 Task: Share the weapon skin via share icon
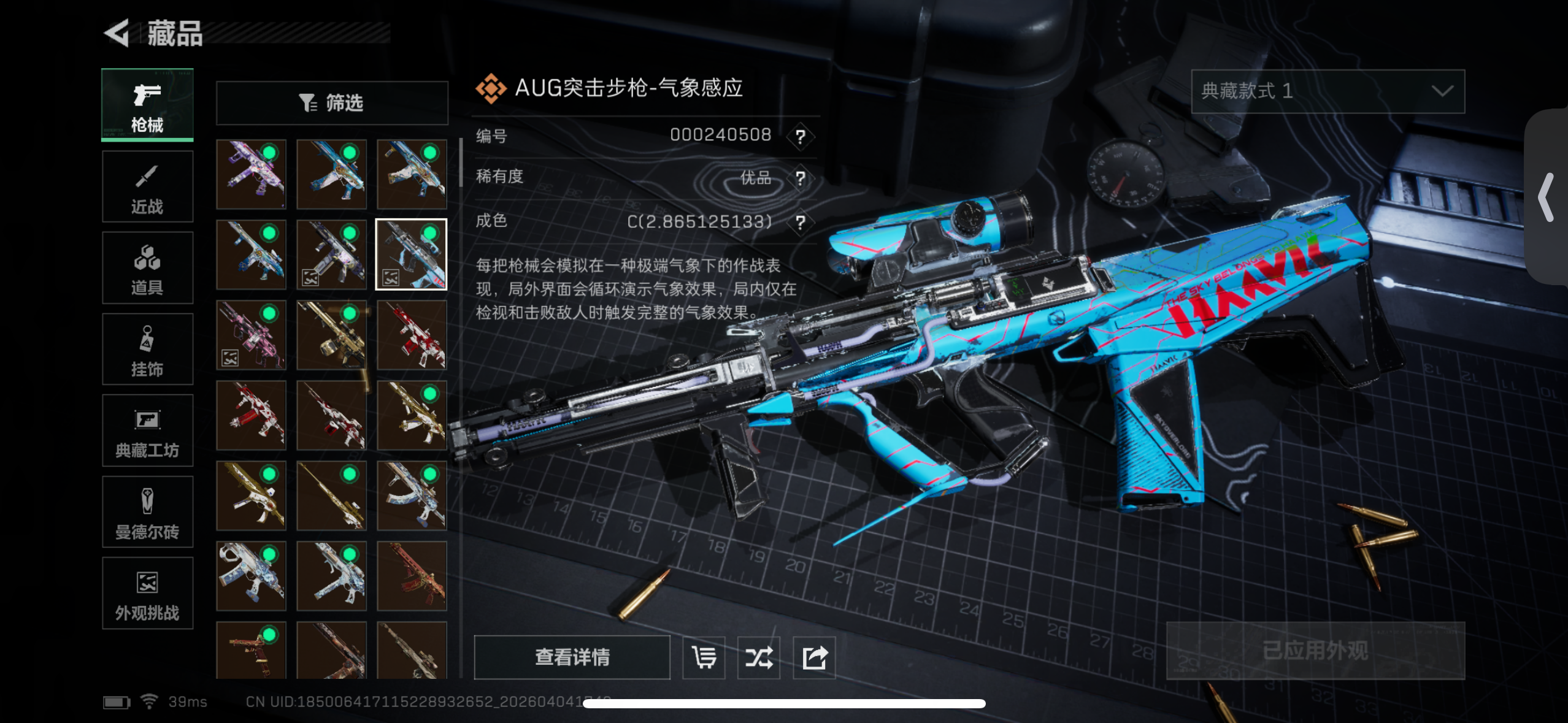pyautogui.click(x=814, y=657)
